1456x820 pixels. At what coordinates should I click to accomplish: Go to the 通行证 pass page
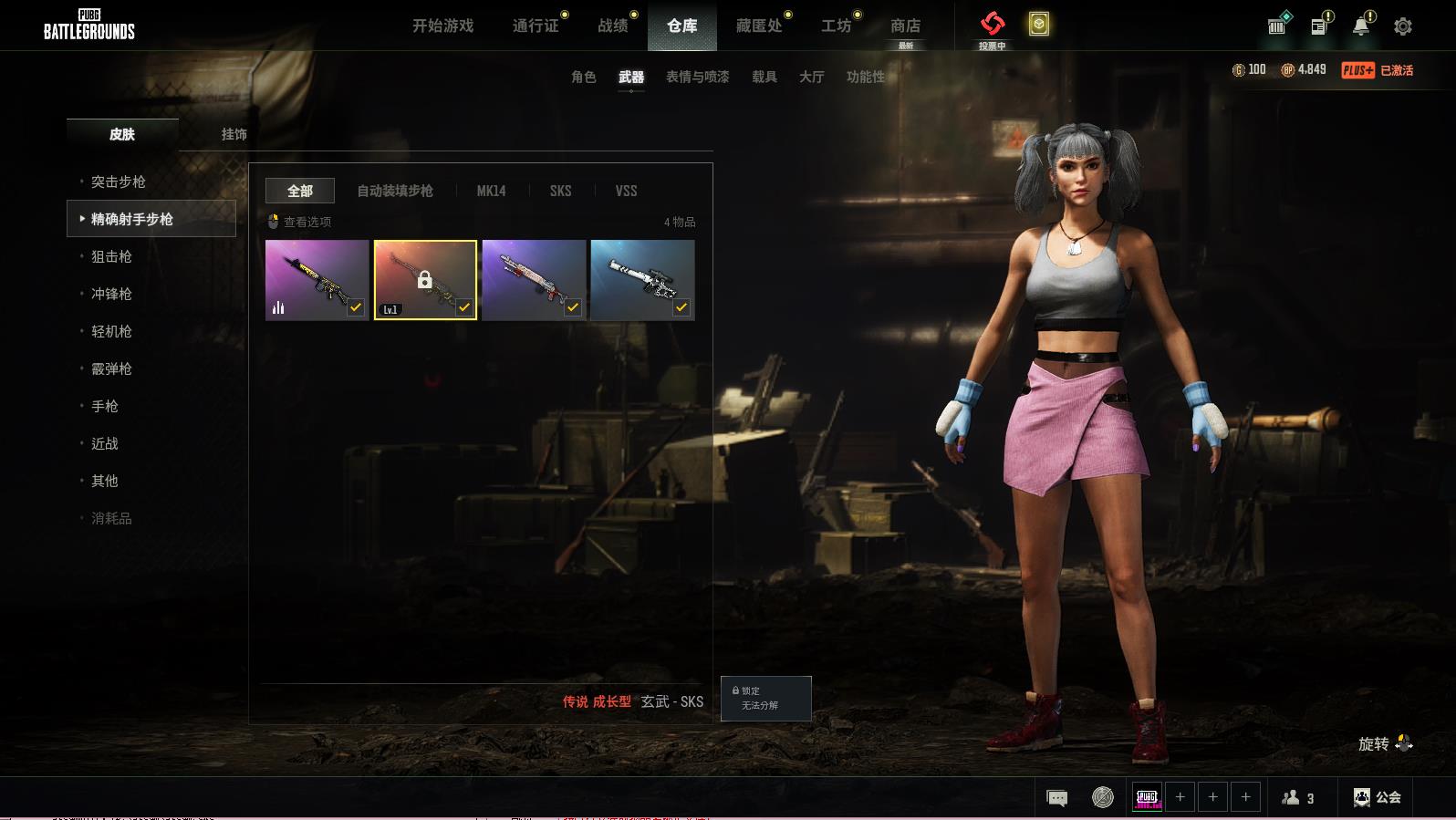point(536,26)
